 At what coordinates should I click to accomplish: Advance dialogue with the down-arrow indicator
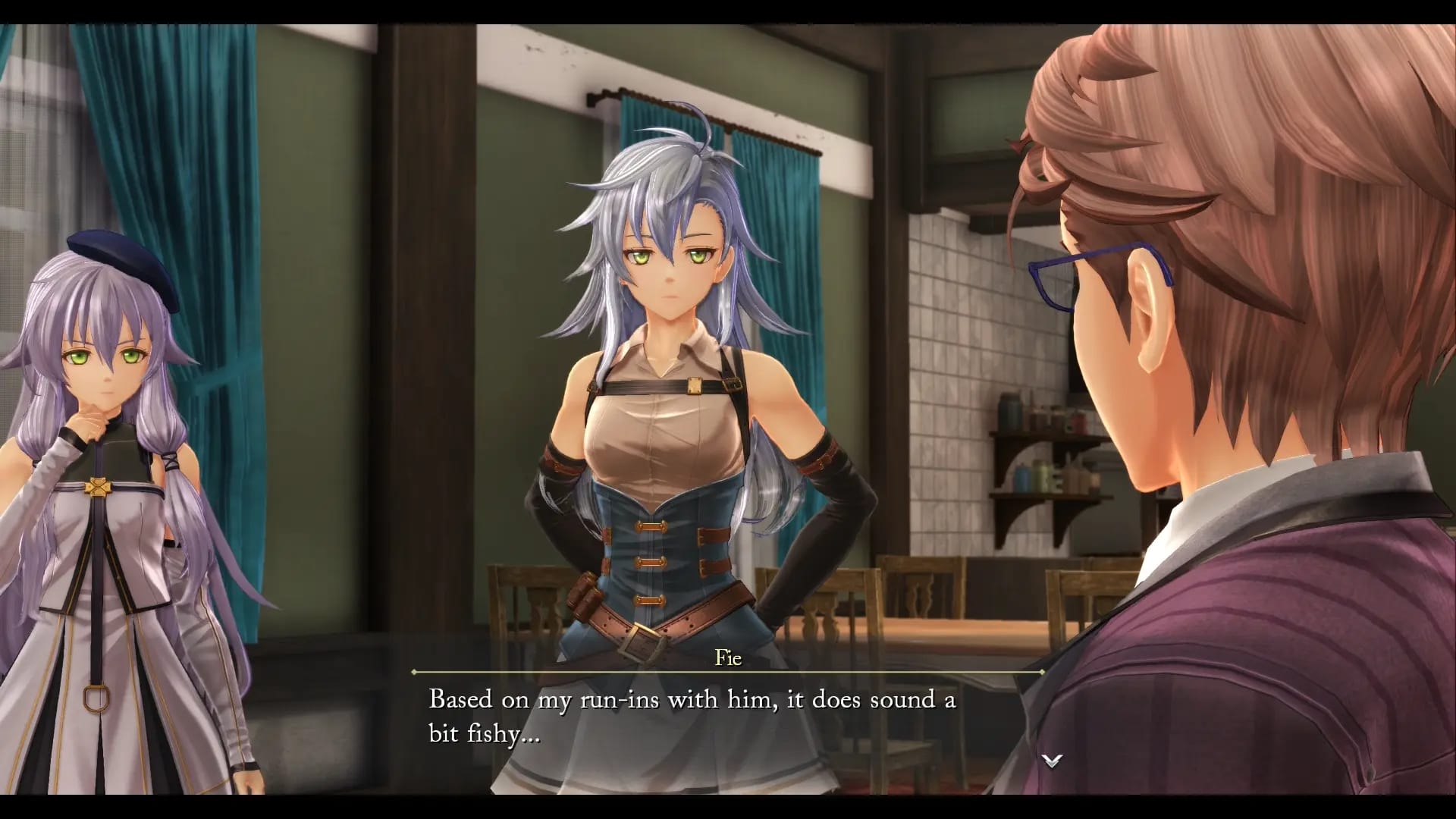point(1052,761)
